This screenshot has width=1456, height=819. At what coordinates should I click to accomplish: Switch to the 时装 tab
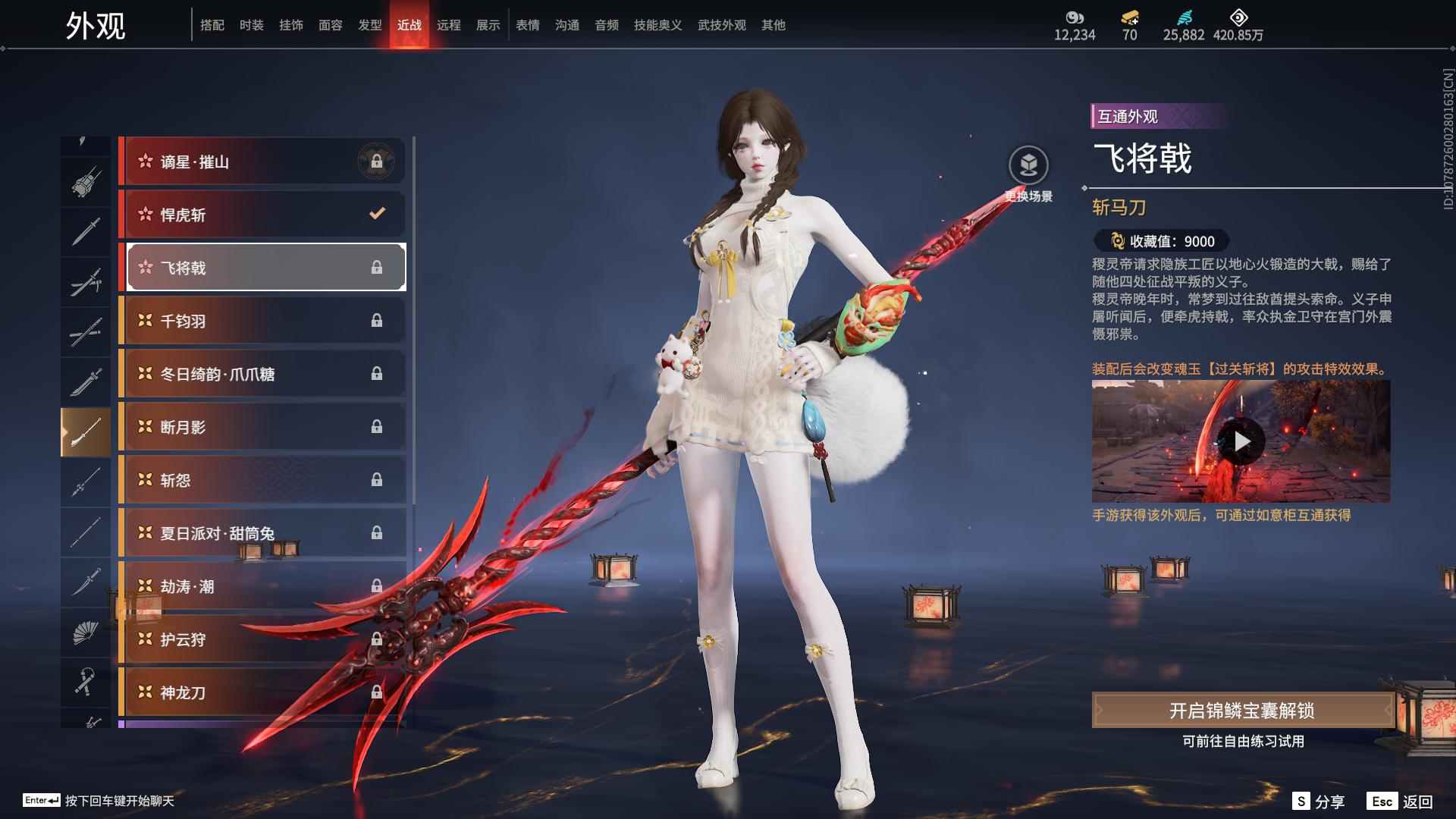coord(251,25)
